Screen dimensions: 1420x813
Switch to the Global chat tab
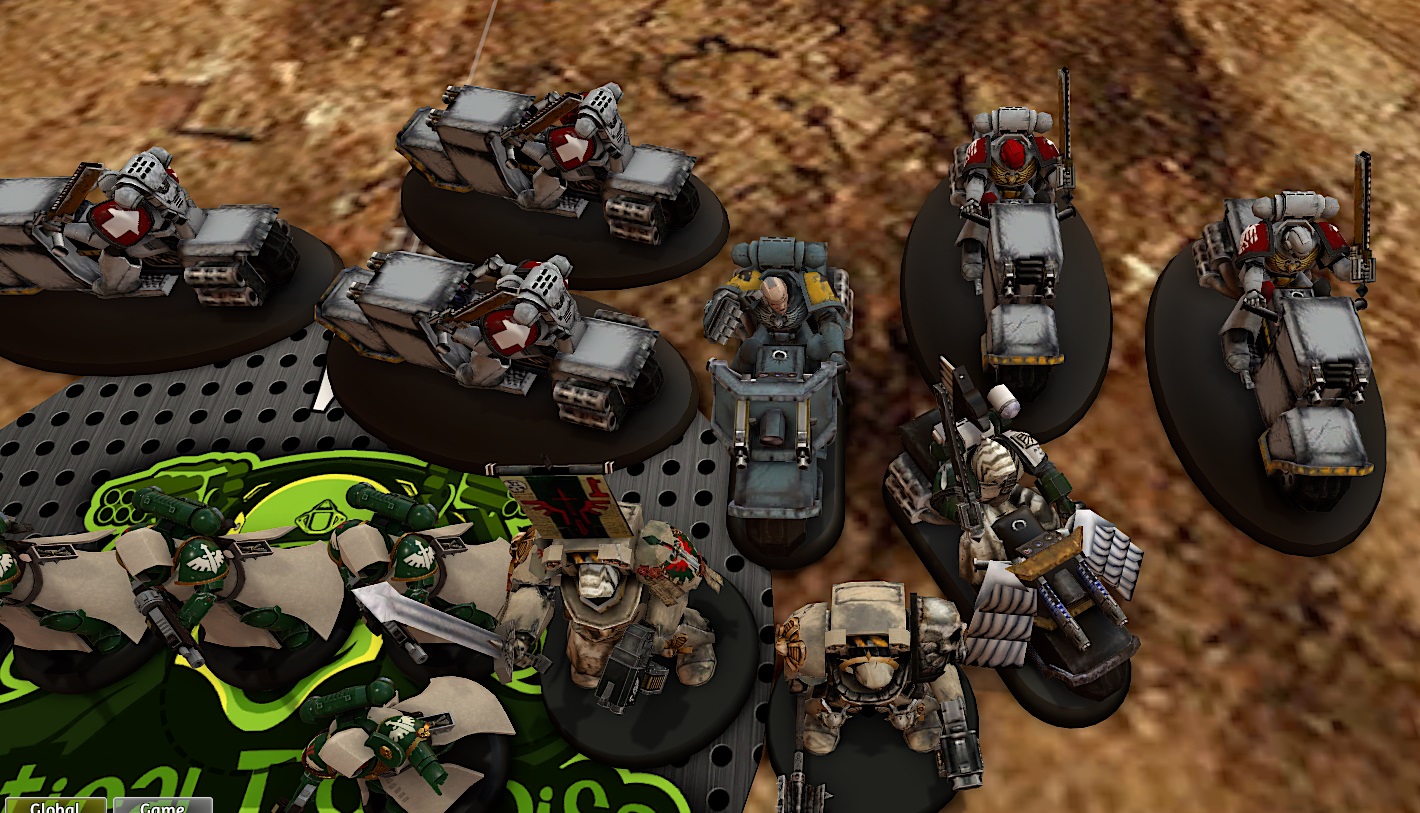55,806
